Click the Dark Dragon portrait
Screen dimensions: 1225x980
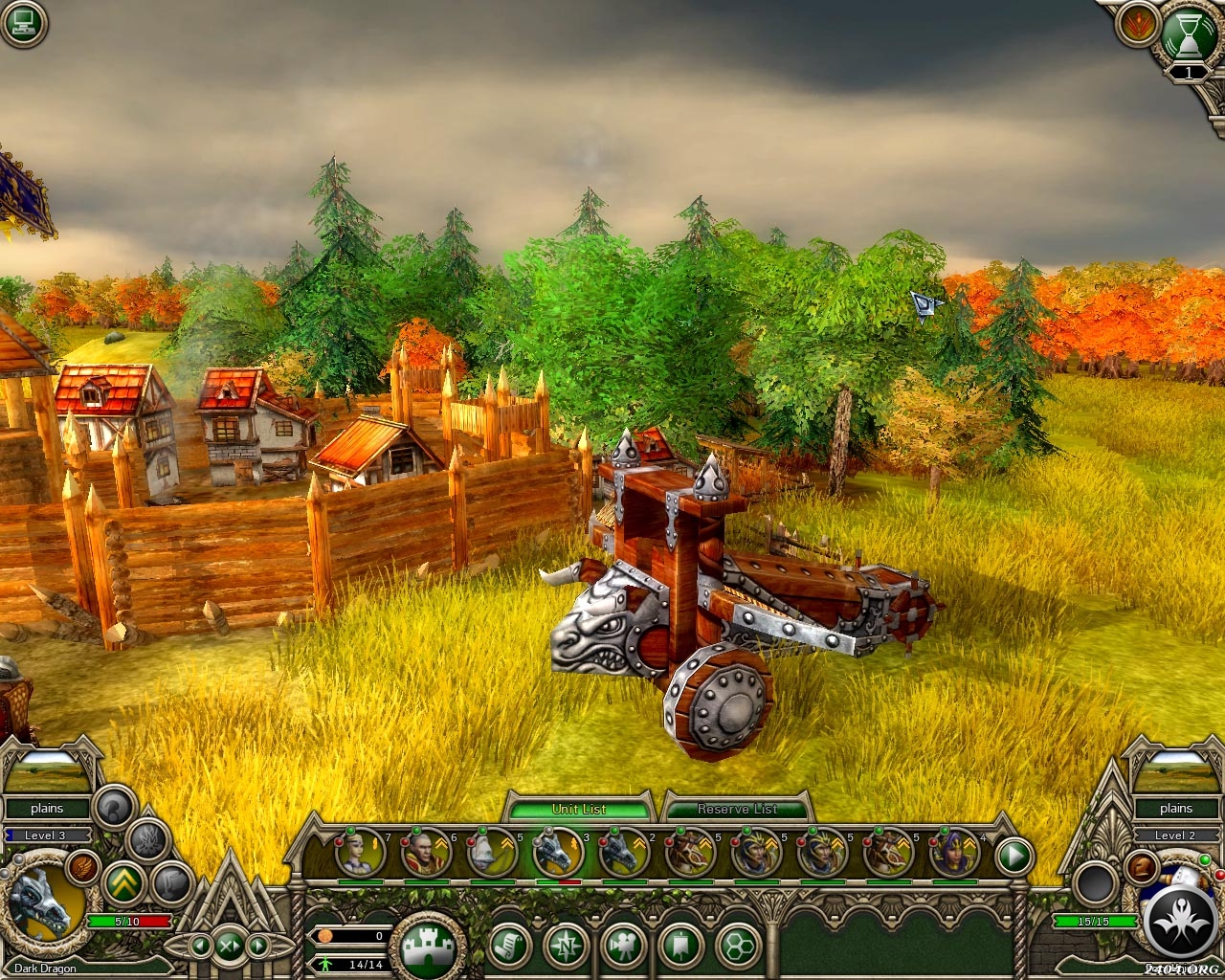pos(40,904)
